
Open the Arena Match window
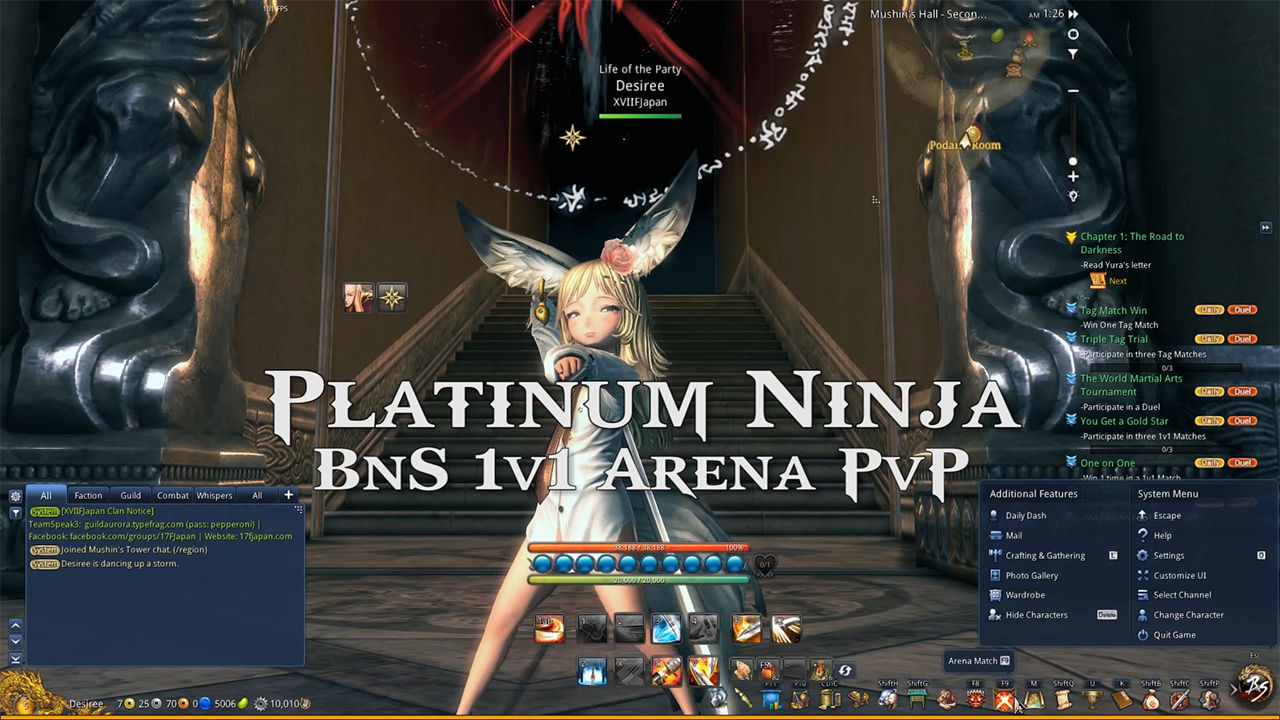click(1004, 698)
